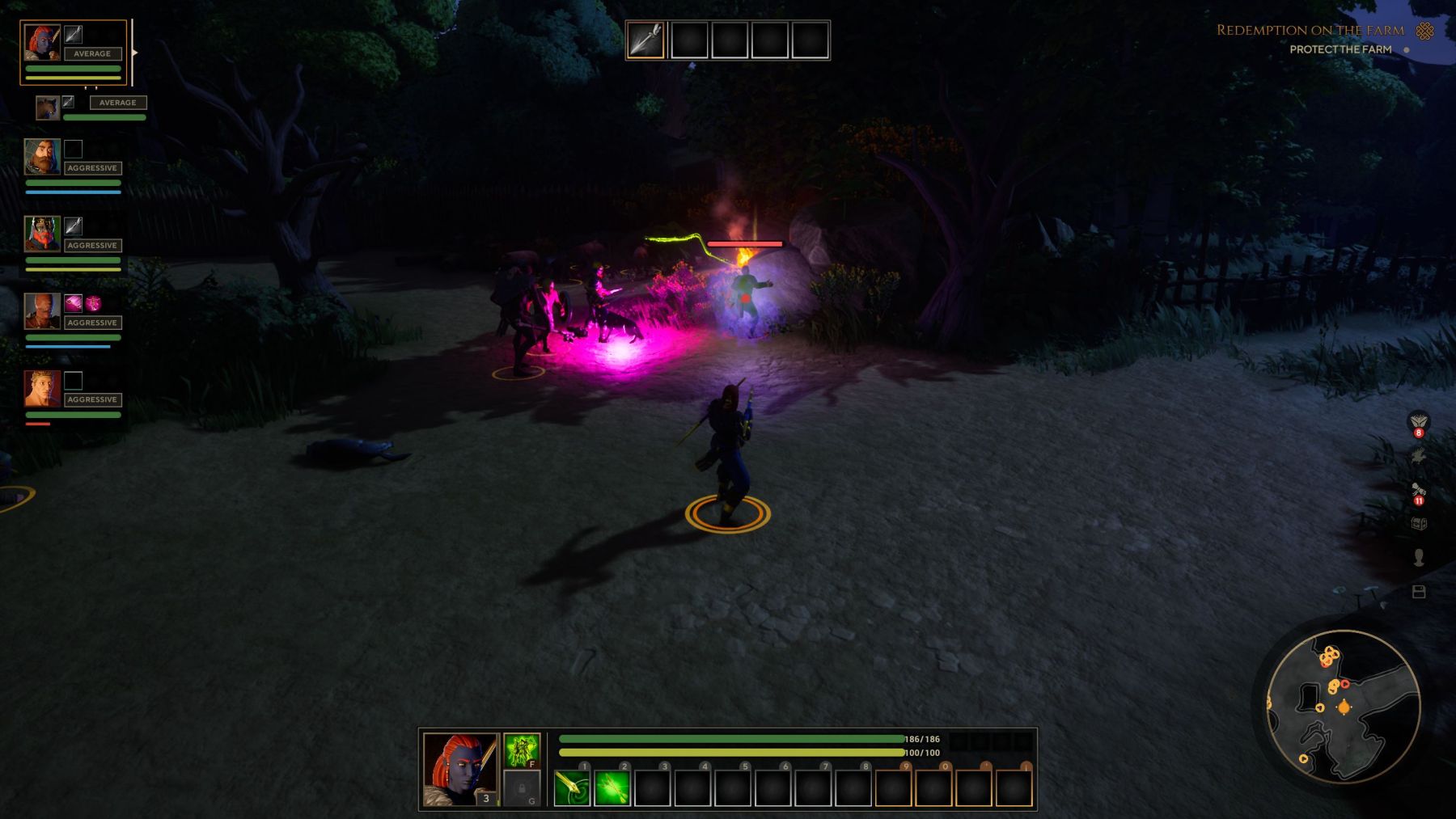Change the blonde companion's AGGRESSIVE stance

[92, 399]
